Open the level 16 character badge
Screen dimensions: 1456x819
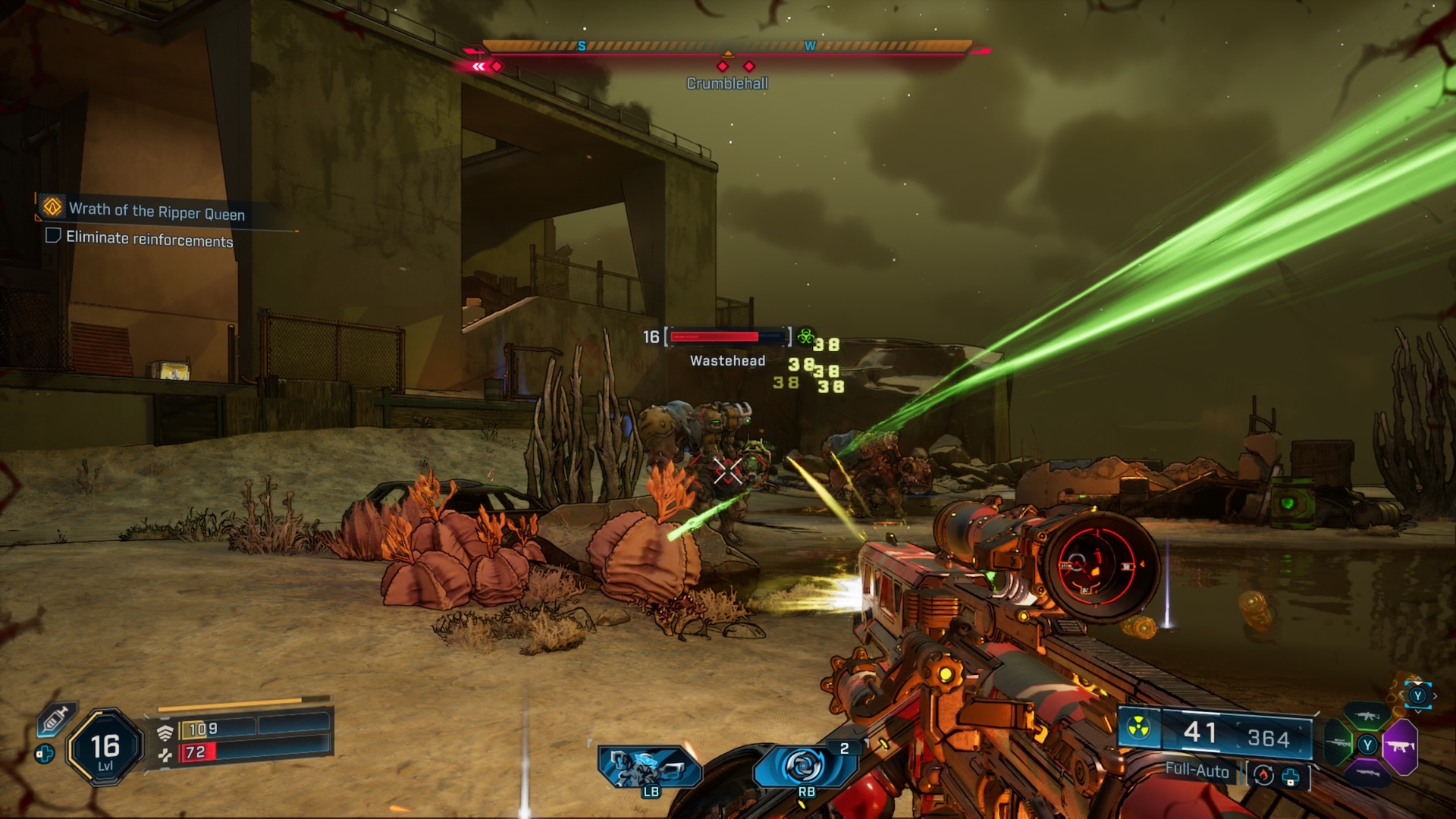[105, 748]
